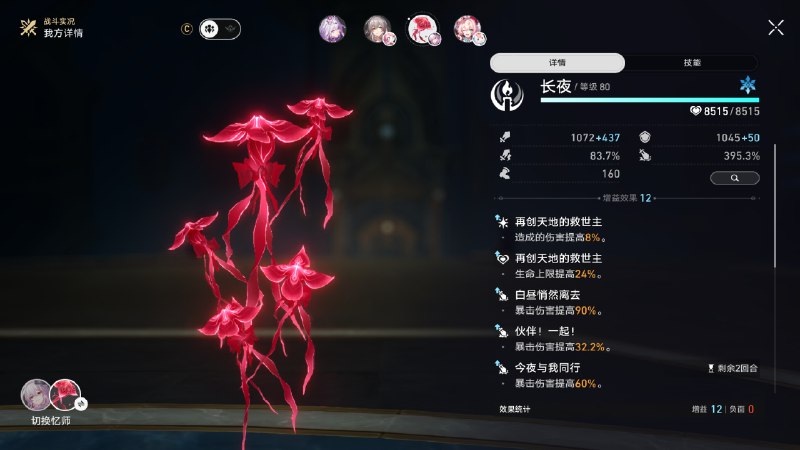Select the pink-haired character portrait
Viewport: 800px width, 450px height.
[467, 29]
